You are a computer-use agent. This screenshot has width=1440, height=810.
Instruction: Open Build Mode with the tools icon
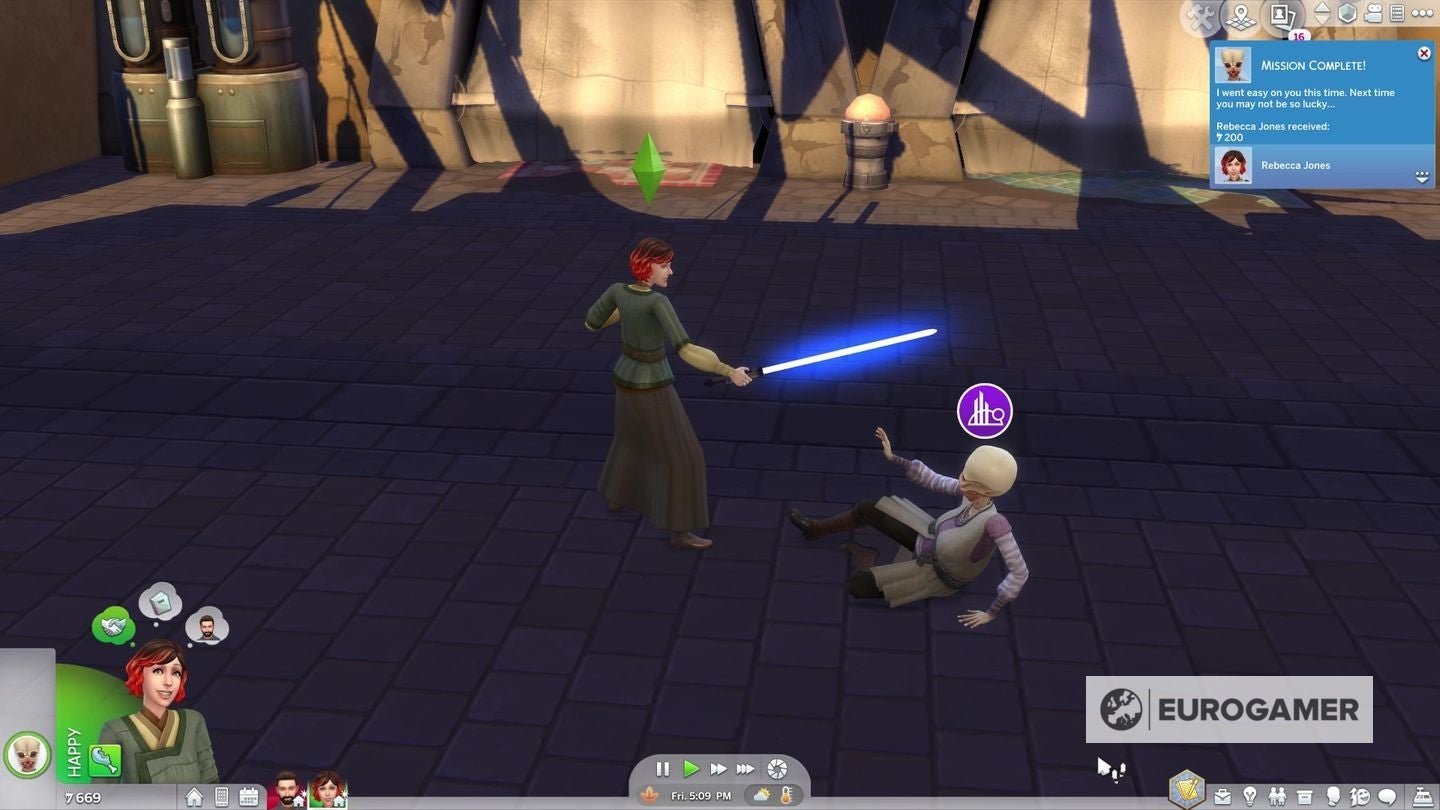tap(1199, 14)
